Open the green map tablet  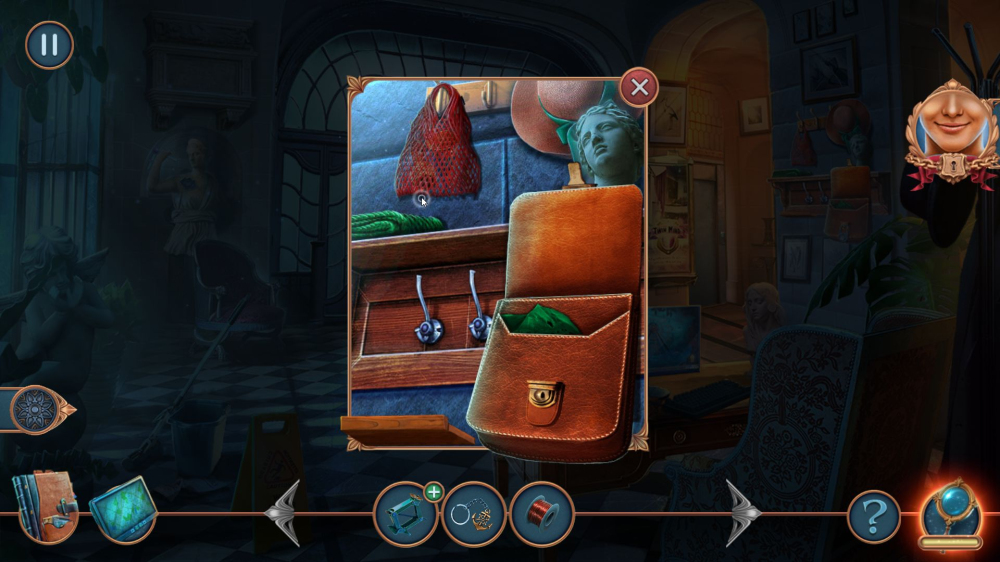point(121,509)
